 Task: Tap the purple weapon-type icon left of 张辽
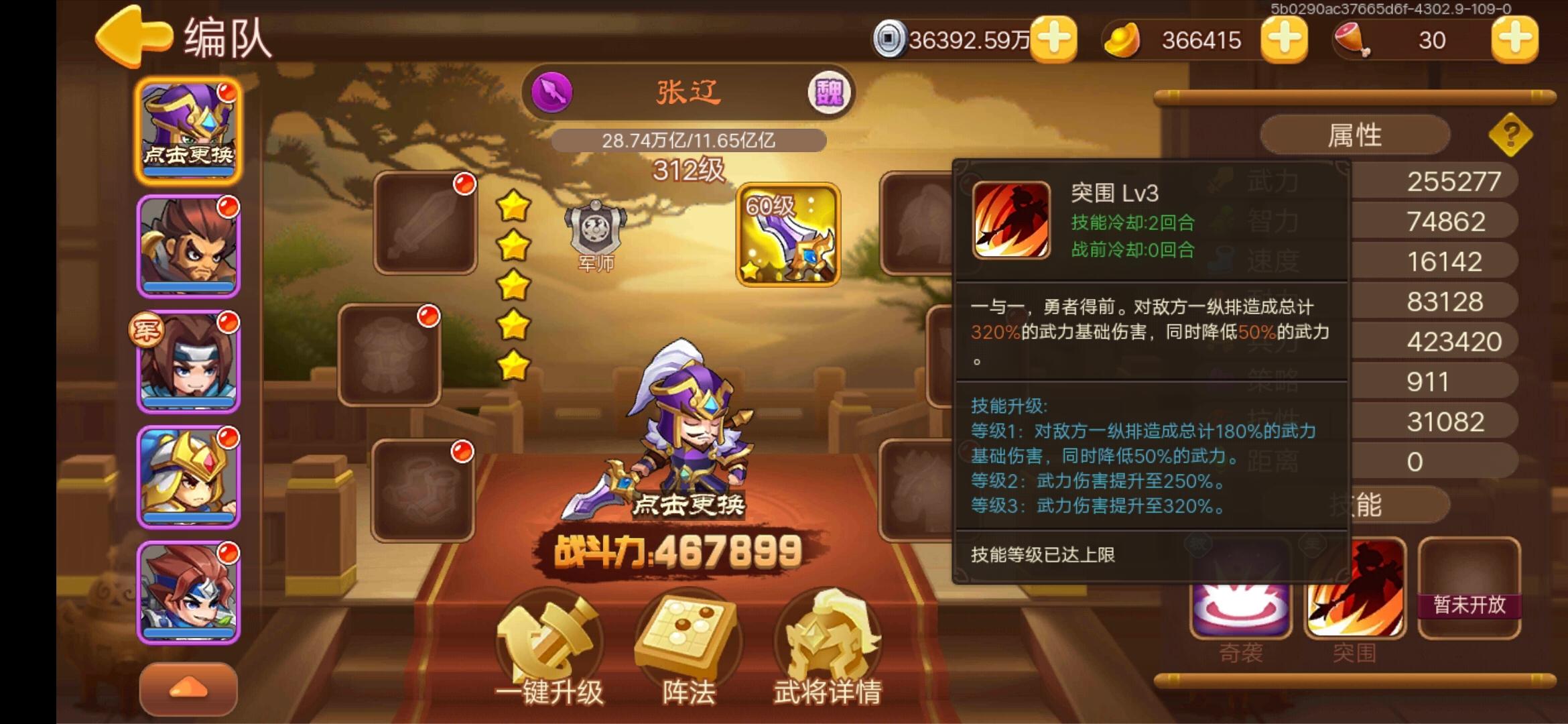[x=551, y=92]
